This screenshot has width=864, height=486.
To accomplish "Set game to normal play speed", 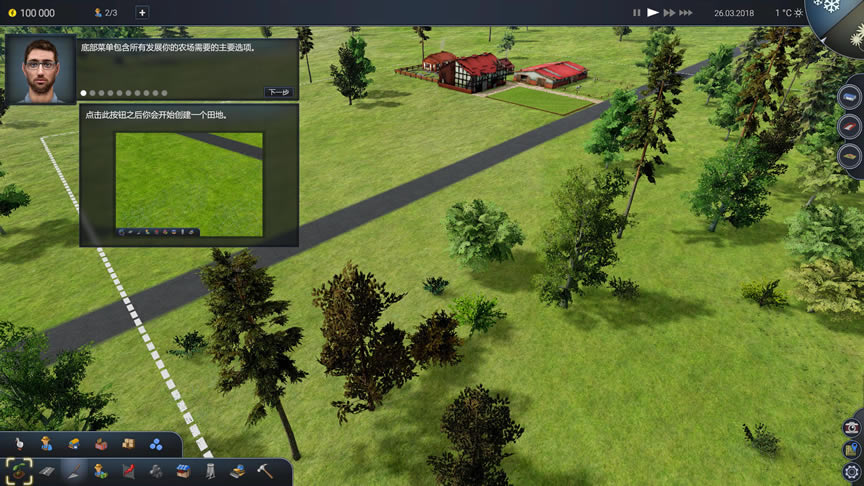I will pyautogui.click(x=653, y=13).
